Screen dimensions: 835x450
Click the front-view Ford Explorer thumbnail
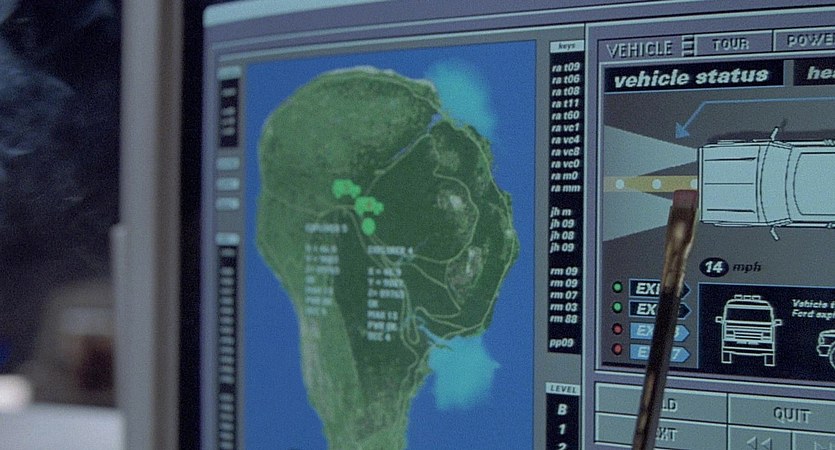point(746,327)
